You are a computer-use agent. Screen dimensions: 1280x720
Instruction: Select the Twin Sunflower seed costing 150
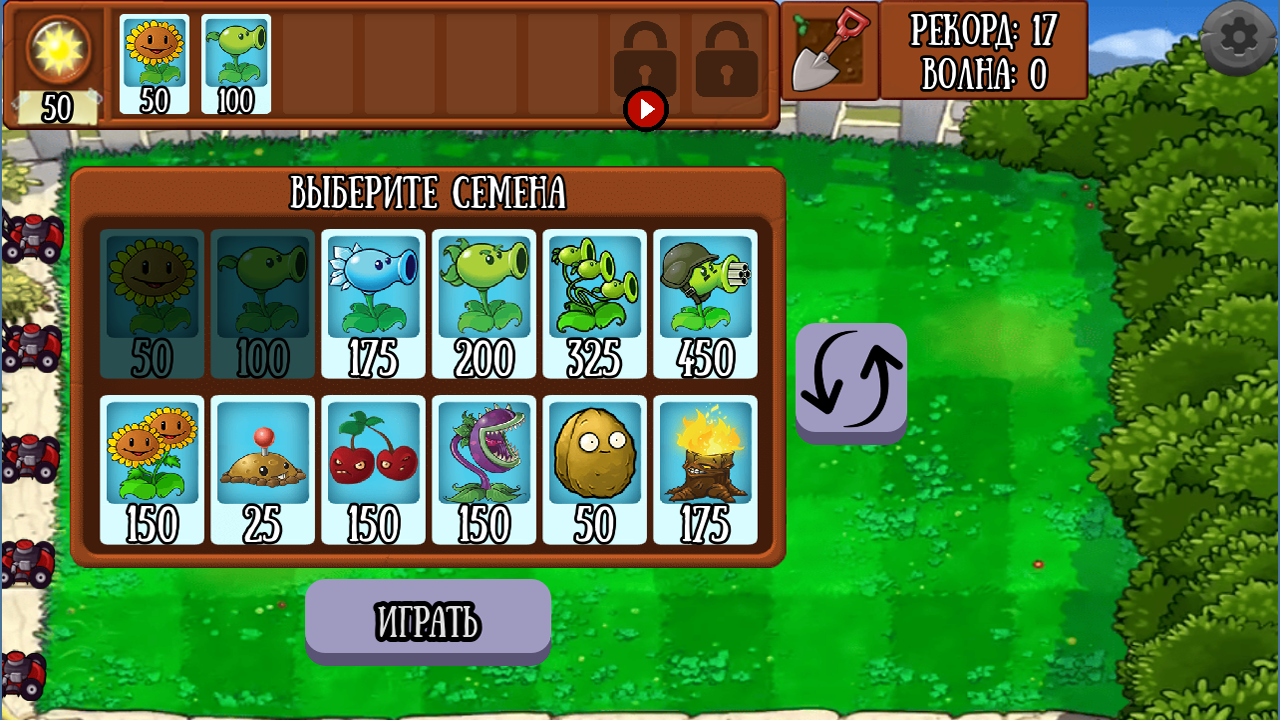click(151, 470)
